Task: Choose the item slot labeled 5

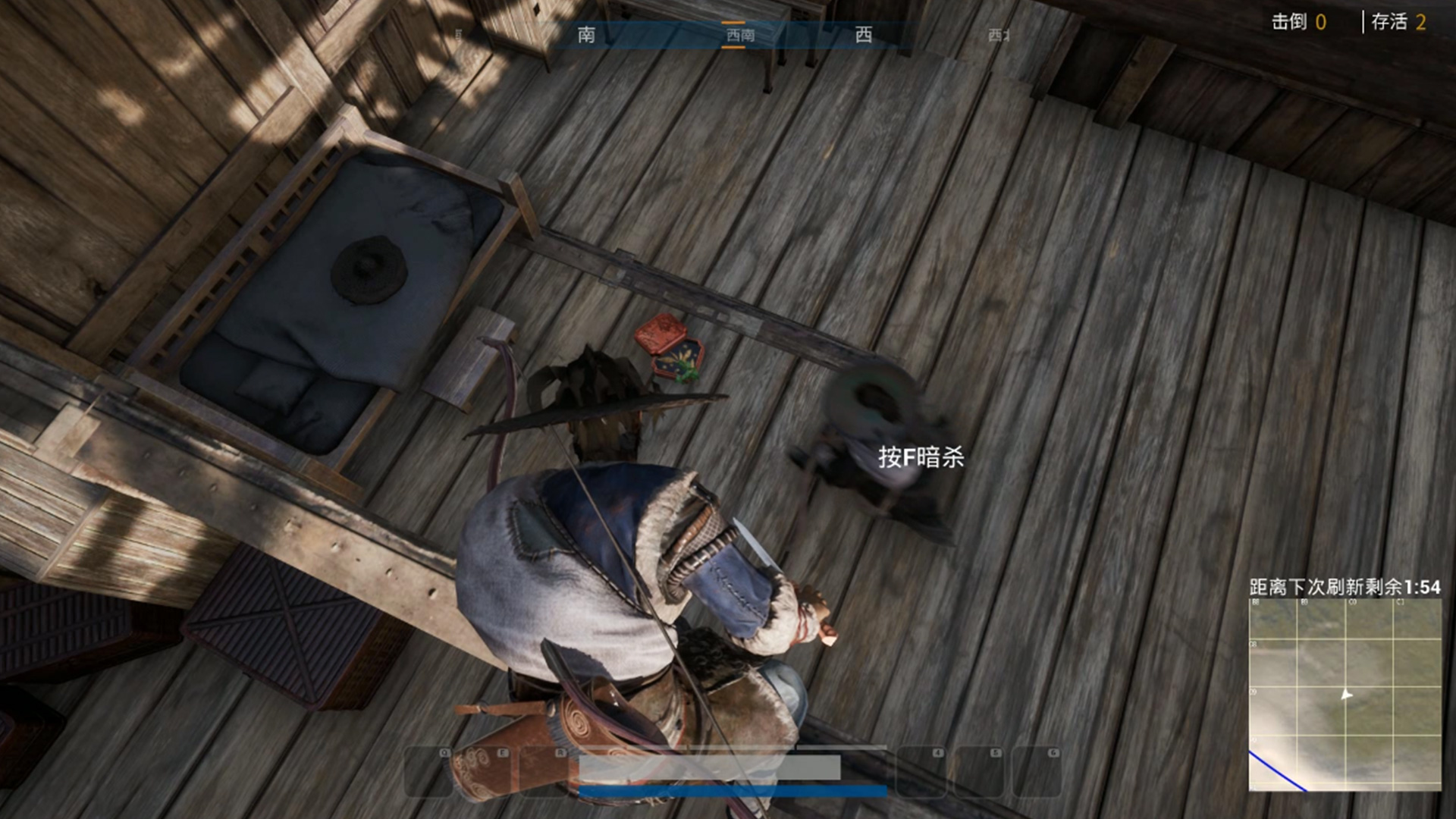Action: click(x=978, y=771)
